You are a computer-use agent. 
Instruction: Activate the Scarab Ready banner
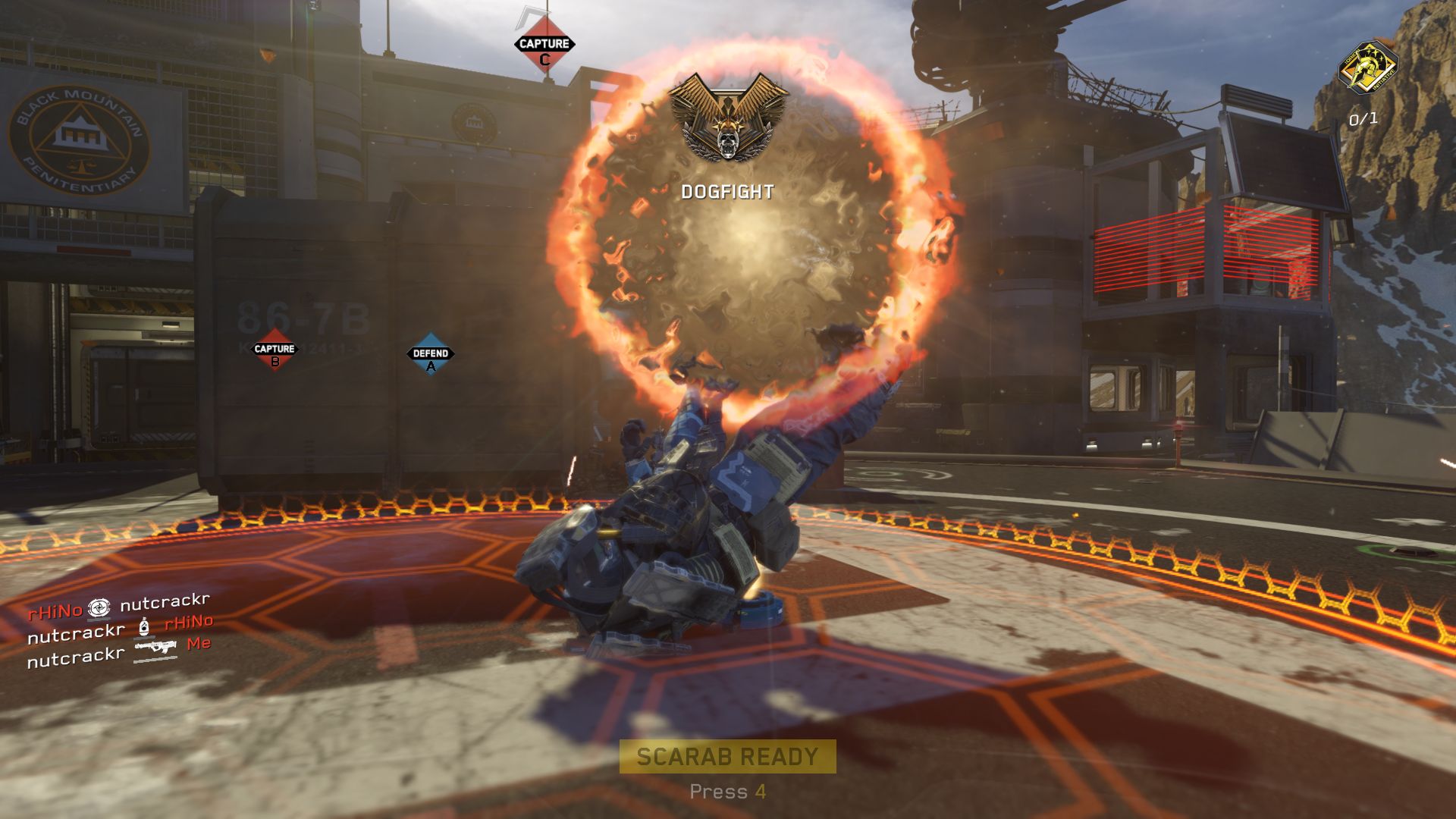pyautogui.click(x=727, y=756)
